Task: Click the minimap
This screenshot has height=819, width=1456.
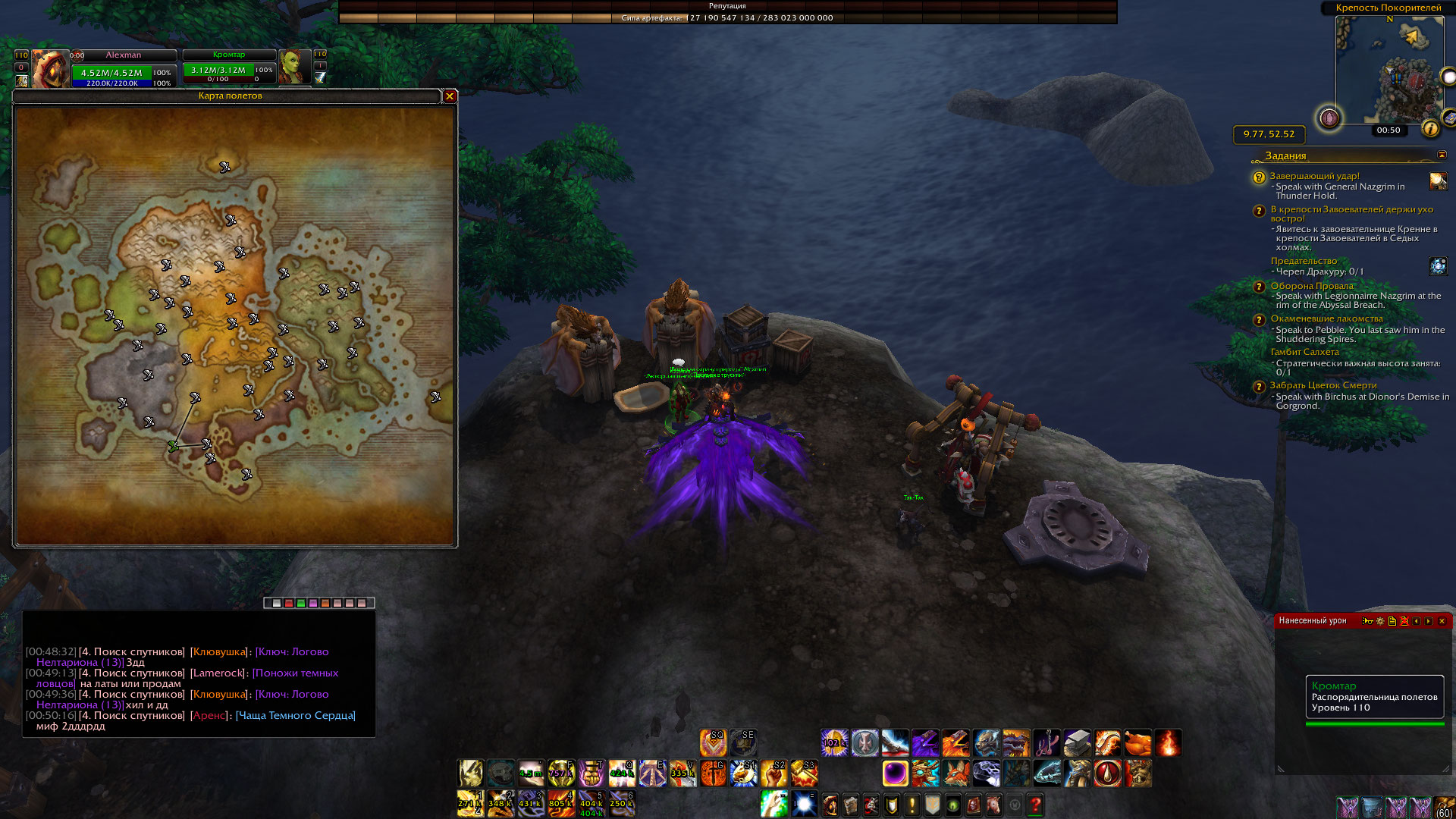Action: point(1389,68)
